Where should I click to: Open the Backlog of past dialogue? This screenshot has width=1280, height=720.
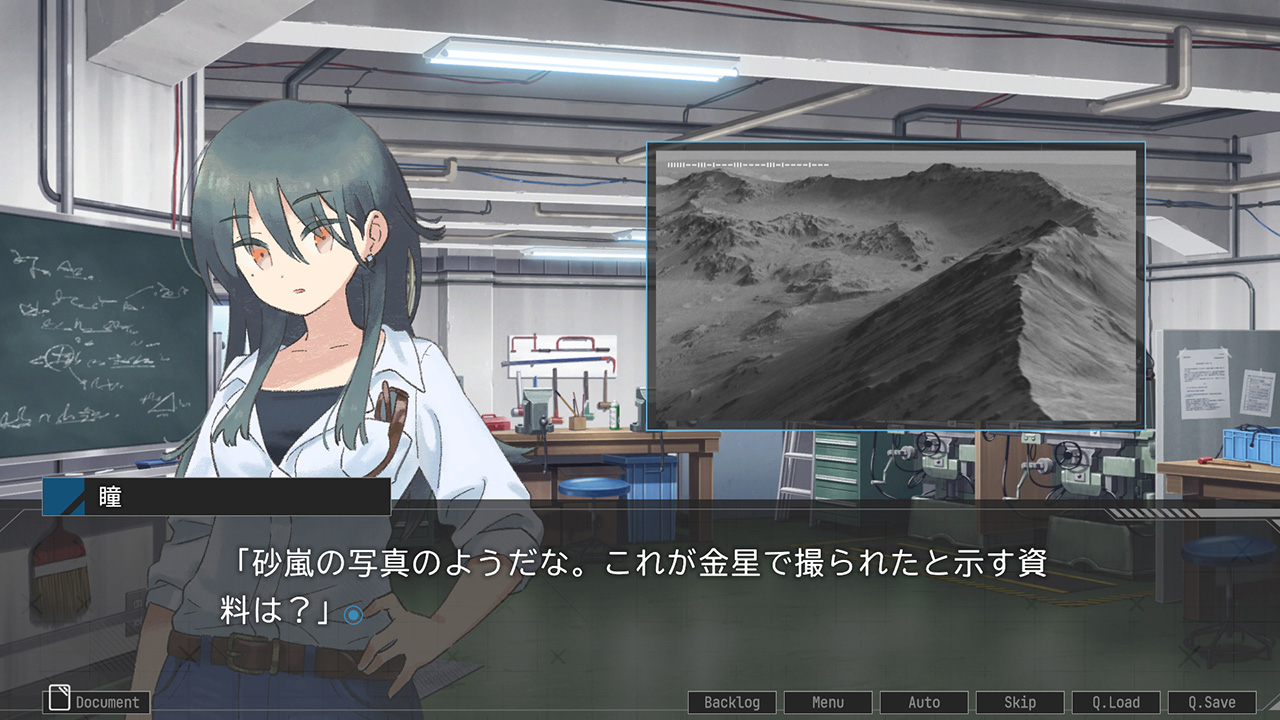click(x=732, y=702)
